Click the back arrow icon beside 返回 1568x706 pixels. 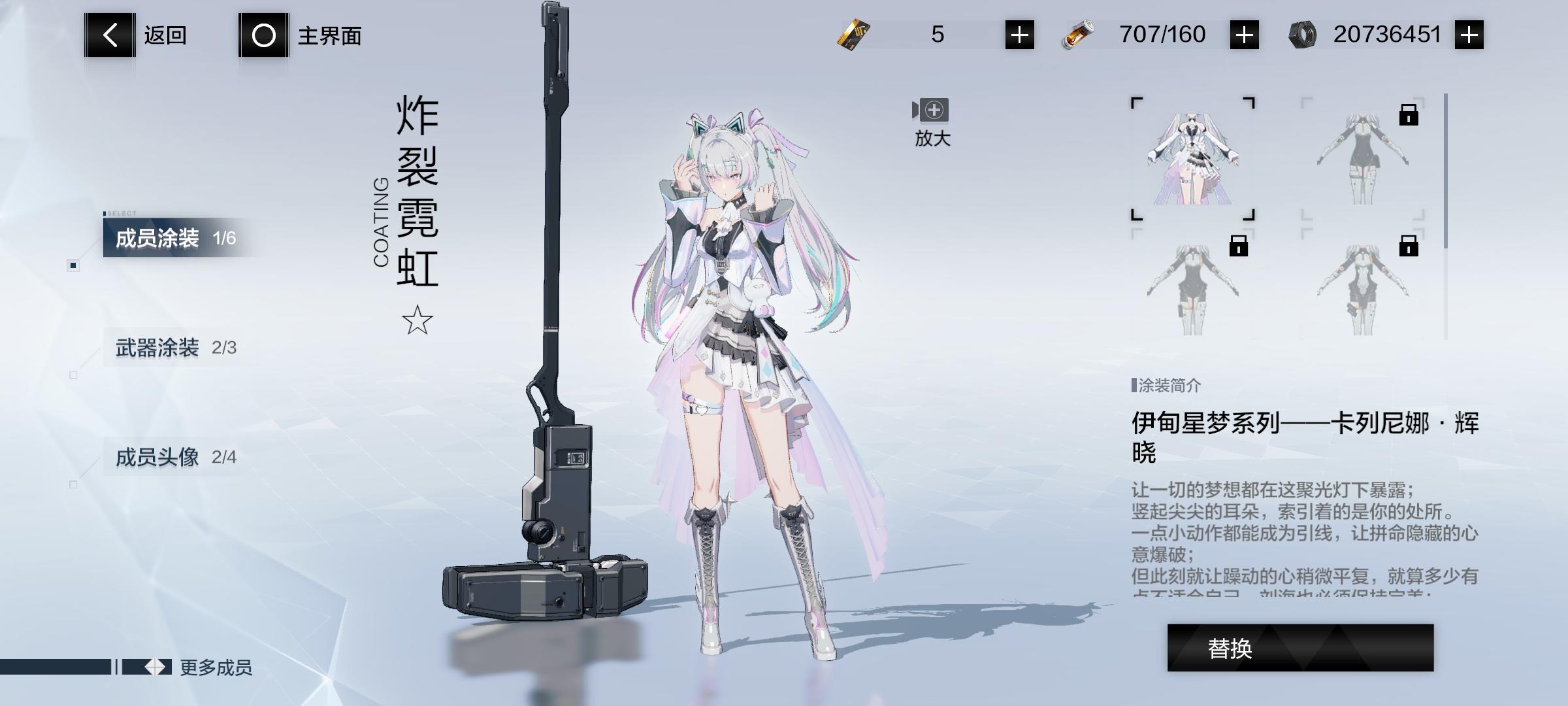(110, 35)
